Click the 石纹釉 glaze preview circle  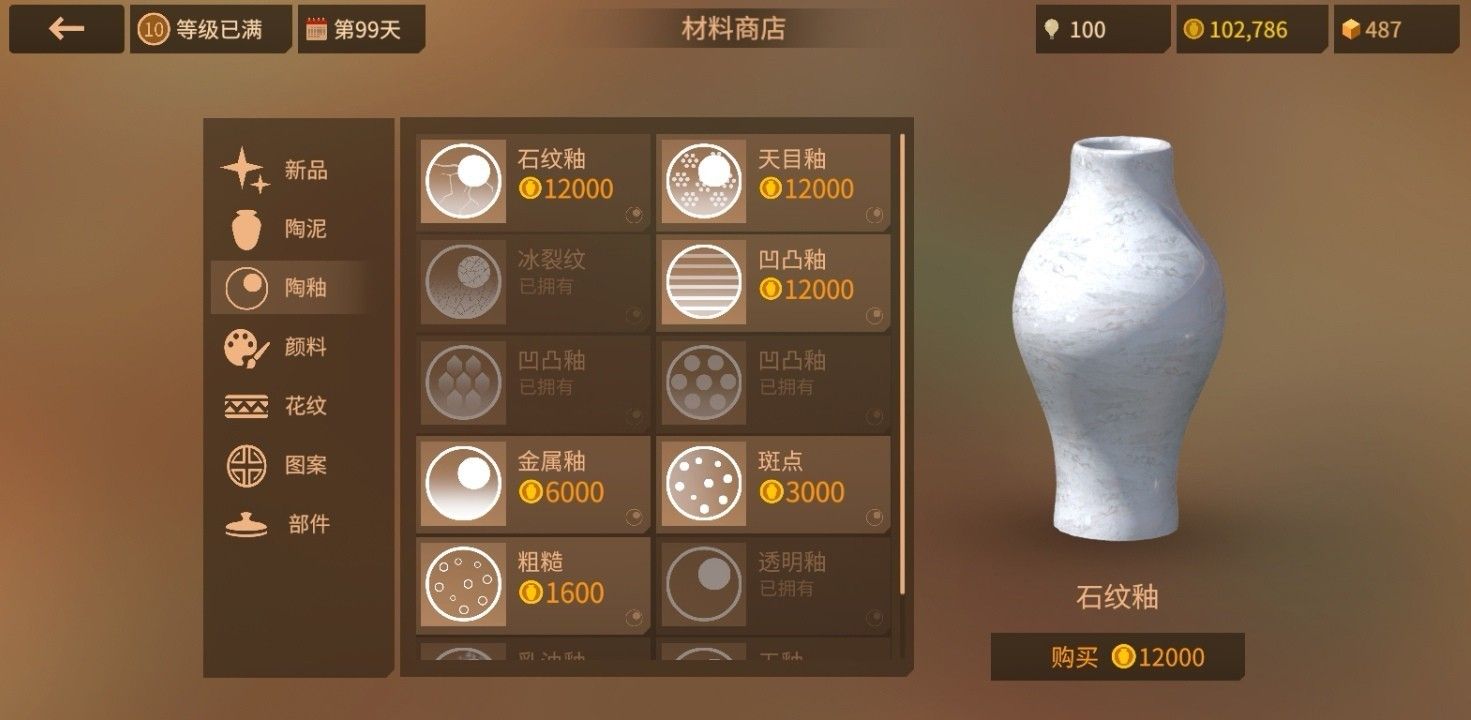(463, 180)
